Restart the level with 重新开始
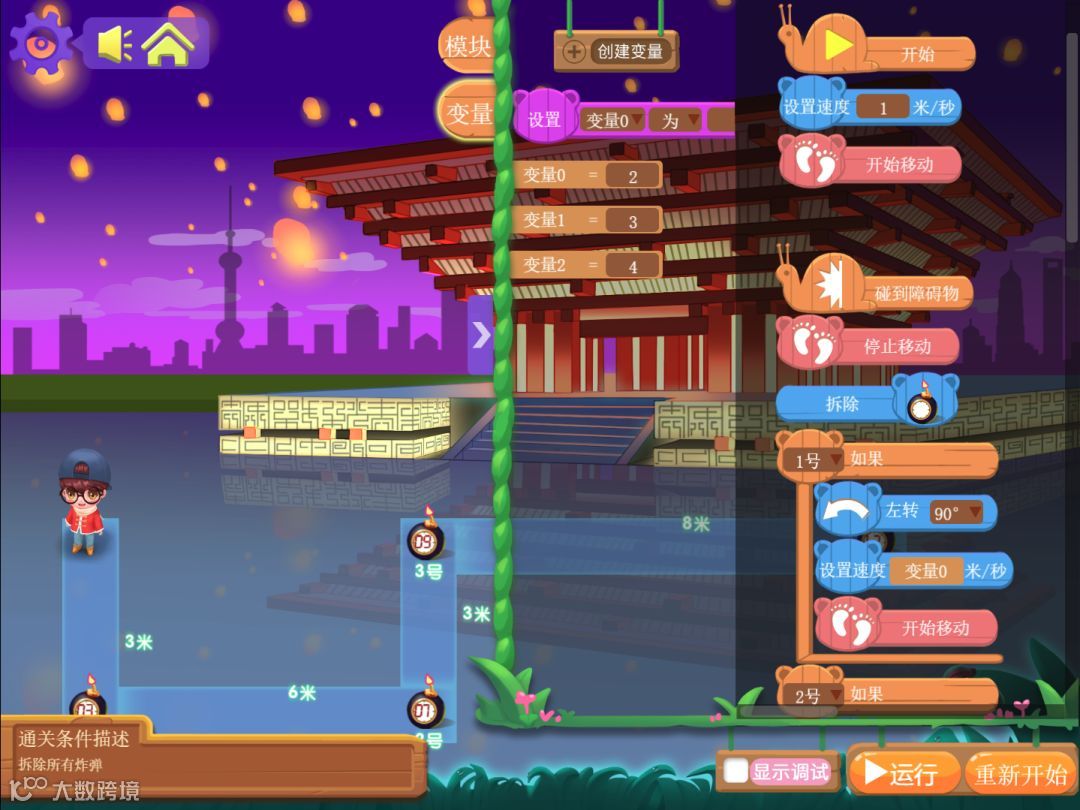Viewport: 1080px width, 810px height. (1021, 774)
